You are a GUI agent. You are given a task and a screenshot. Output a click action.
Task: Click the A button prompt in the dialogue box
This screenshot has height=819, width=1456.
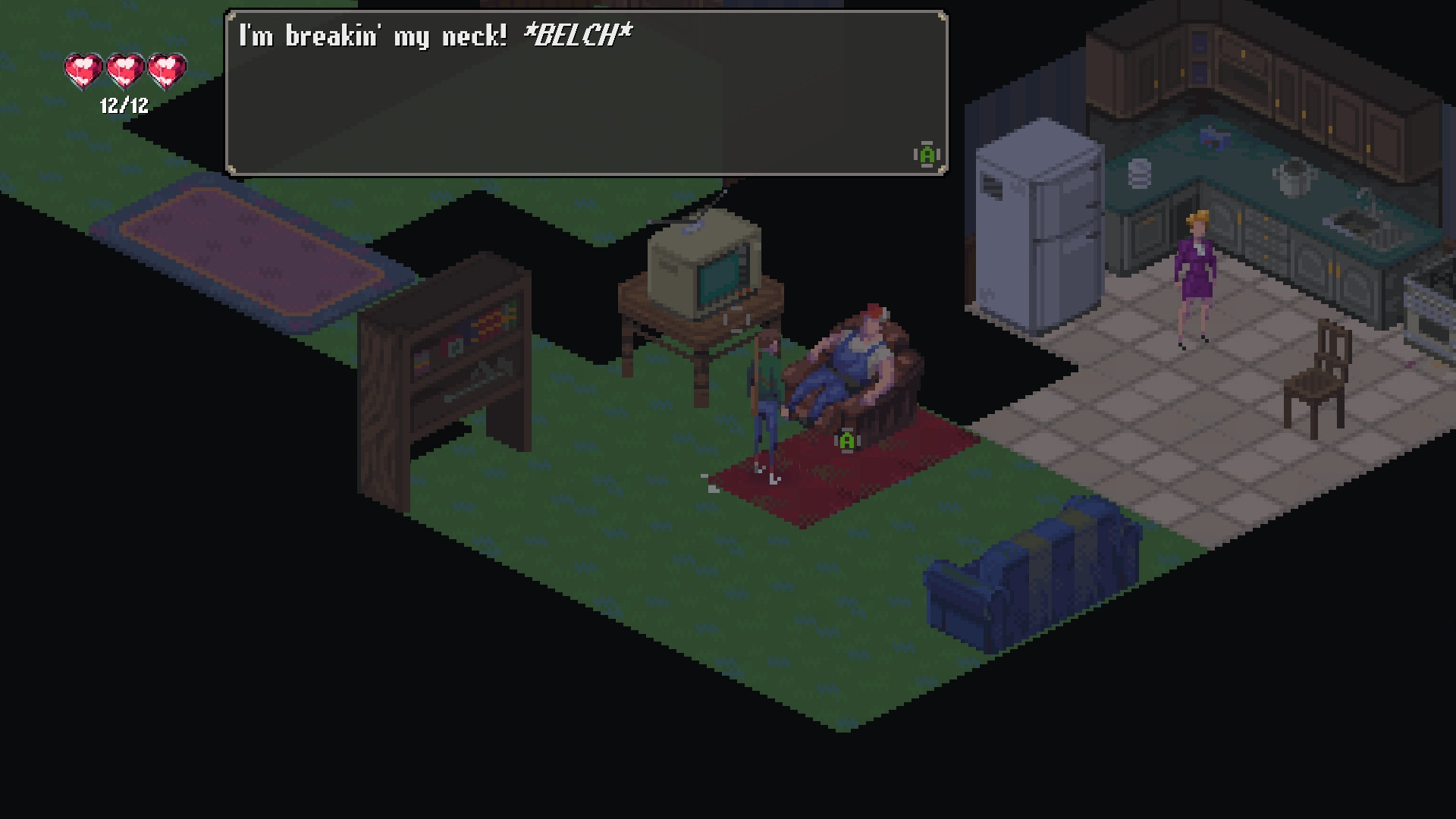click(925, 155)
